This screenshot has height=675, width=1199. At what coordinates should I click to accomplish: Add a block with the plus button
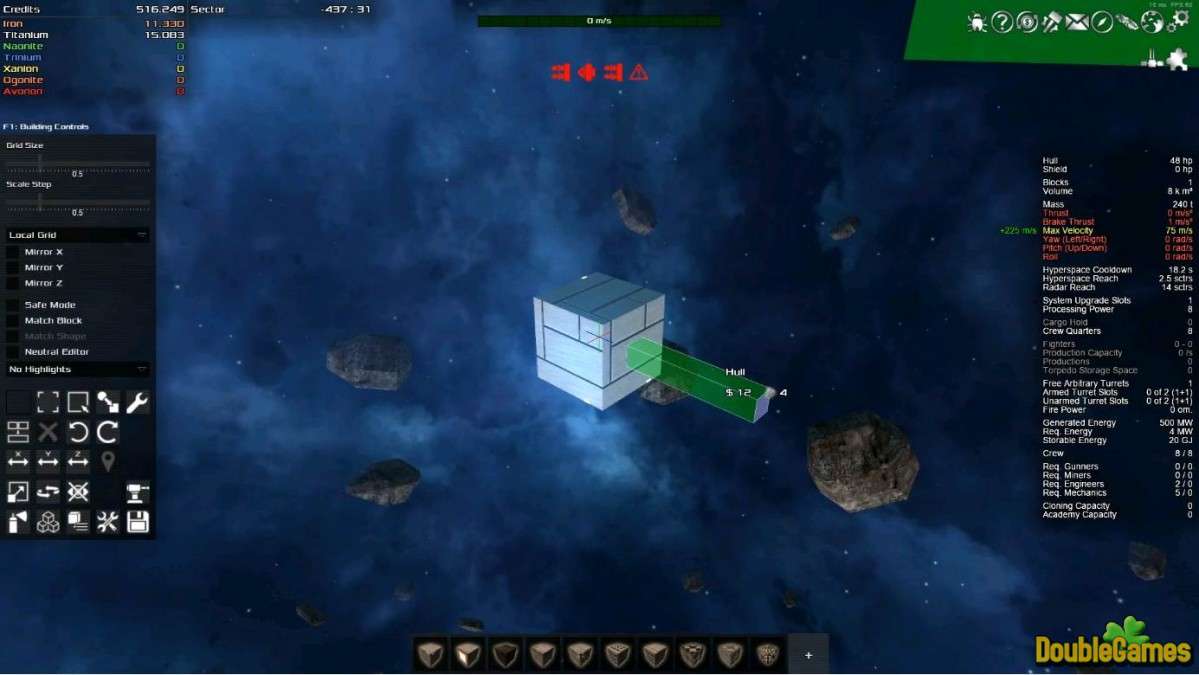[x=808, y=655]
